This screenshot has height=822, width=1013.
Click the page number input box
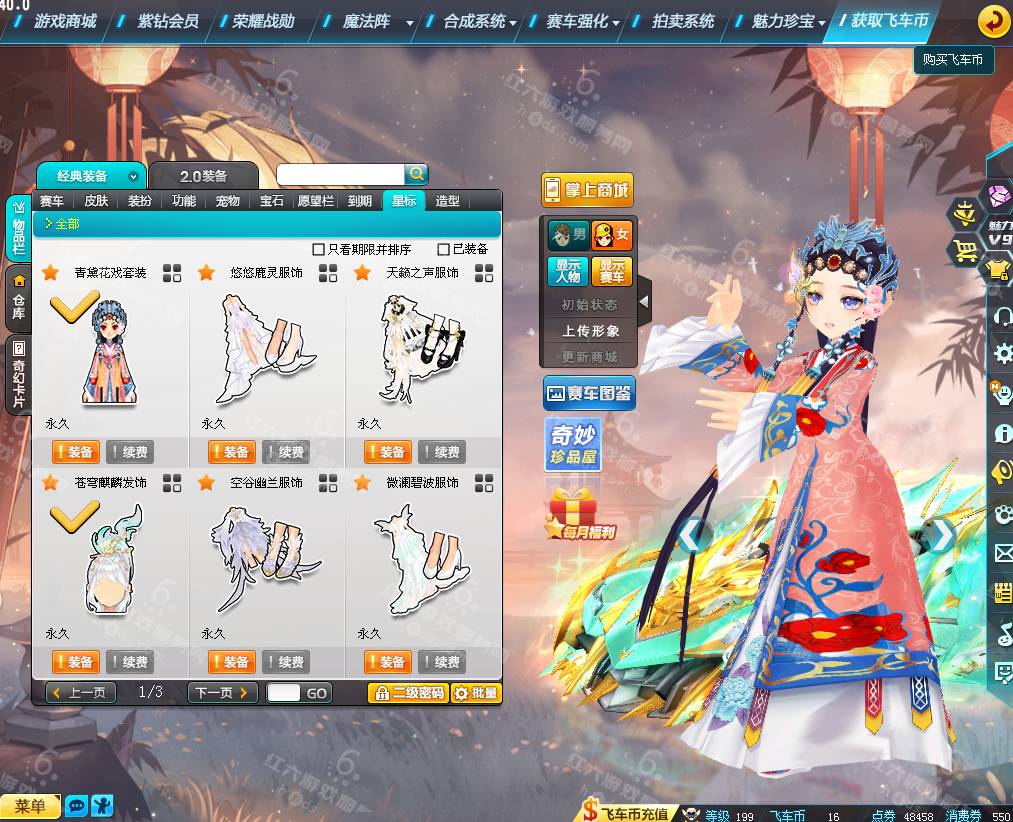point(283,693)
